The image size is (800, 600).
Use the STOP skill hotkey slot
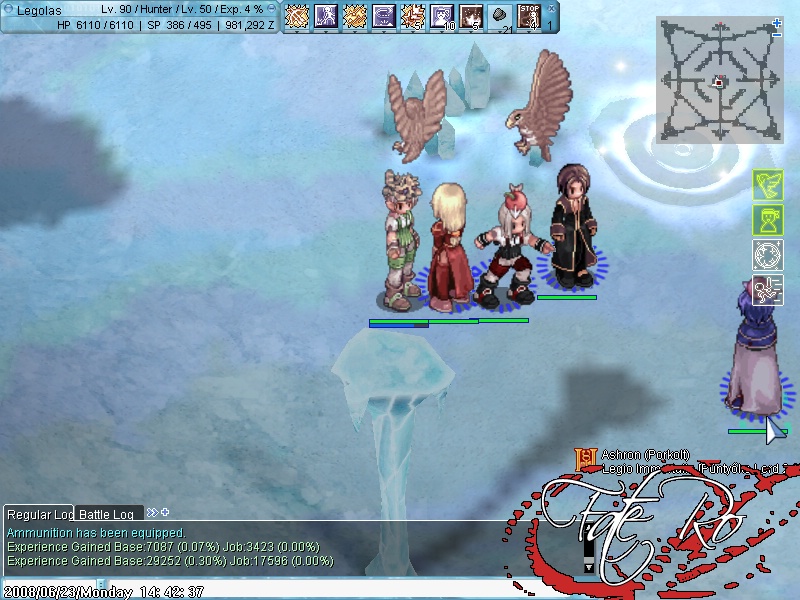[x=529, y=16]
